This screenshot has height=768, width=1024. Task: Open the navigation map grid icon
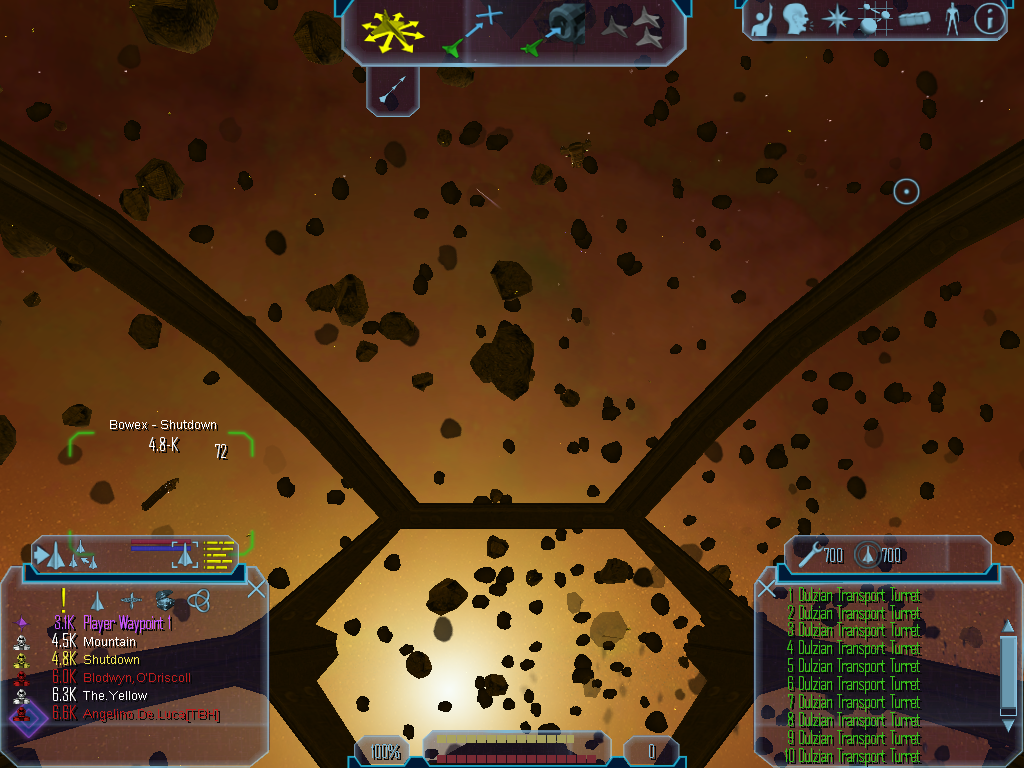[x=873, y=19]
